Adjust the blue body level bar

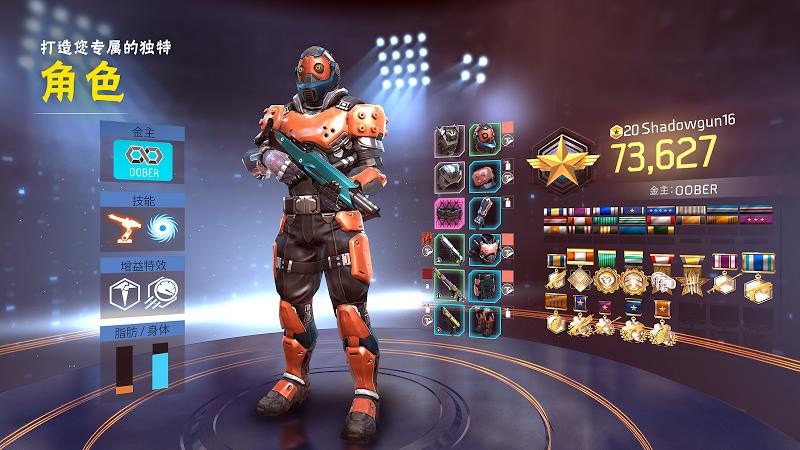pos(160,368)
